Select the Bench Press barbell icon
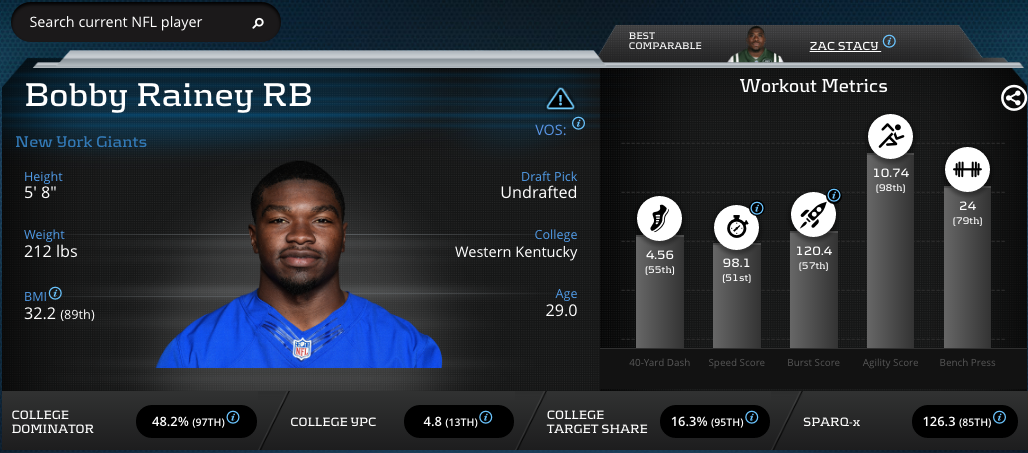The image size is (1028, 453). click(967, 169)
